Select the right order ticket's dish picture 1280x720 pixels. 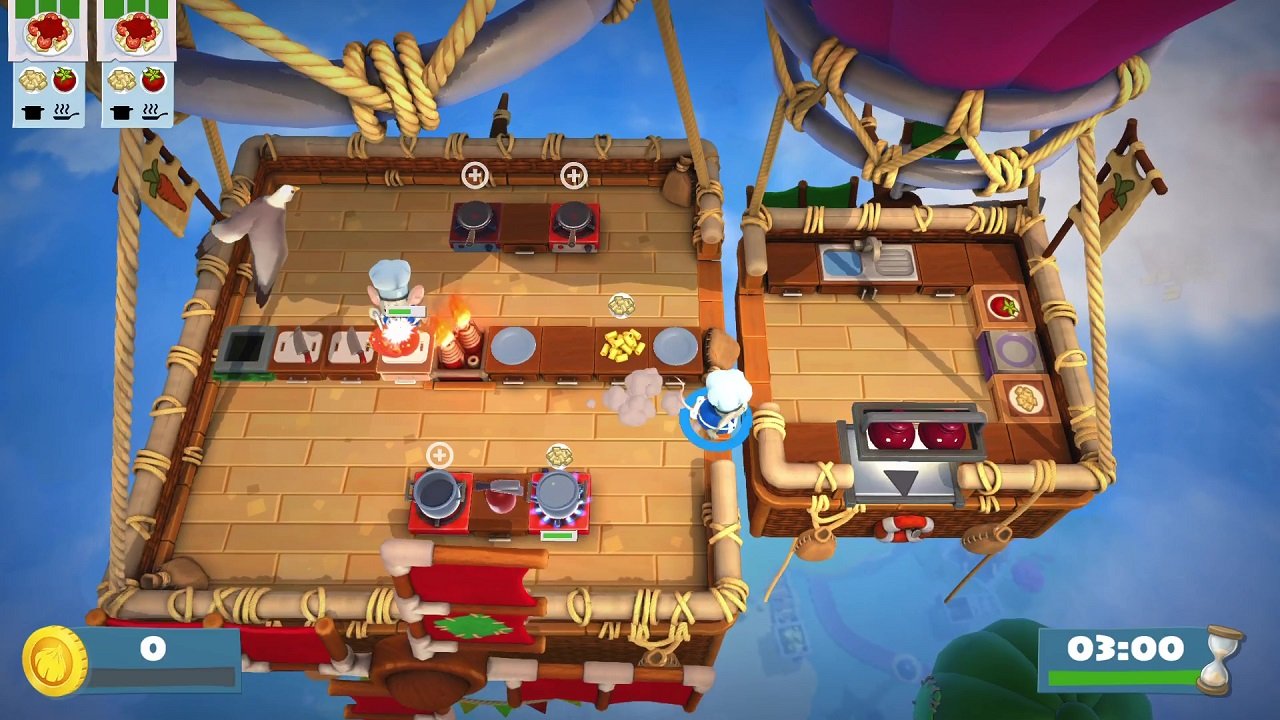(x=135, y=33)
